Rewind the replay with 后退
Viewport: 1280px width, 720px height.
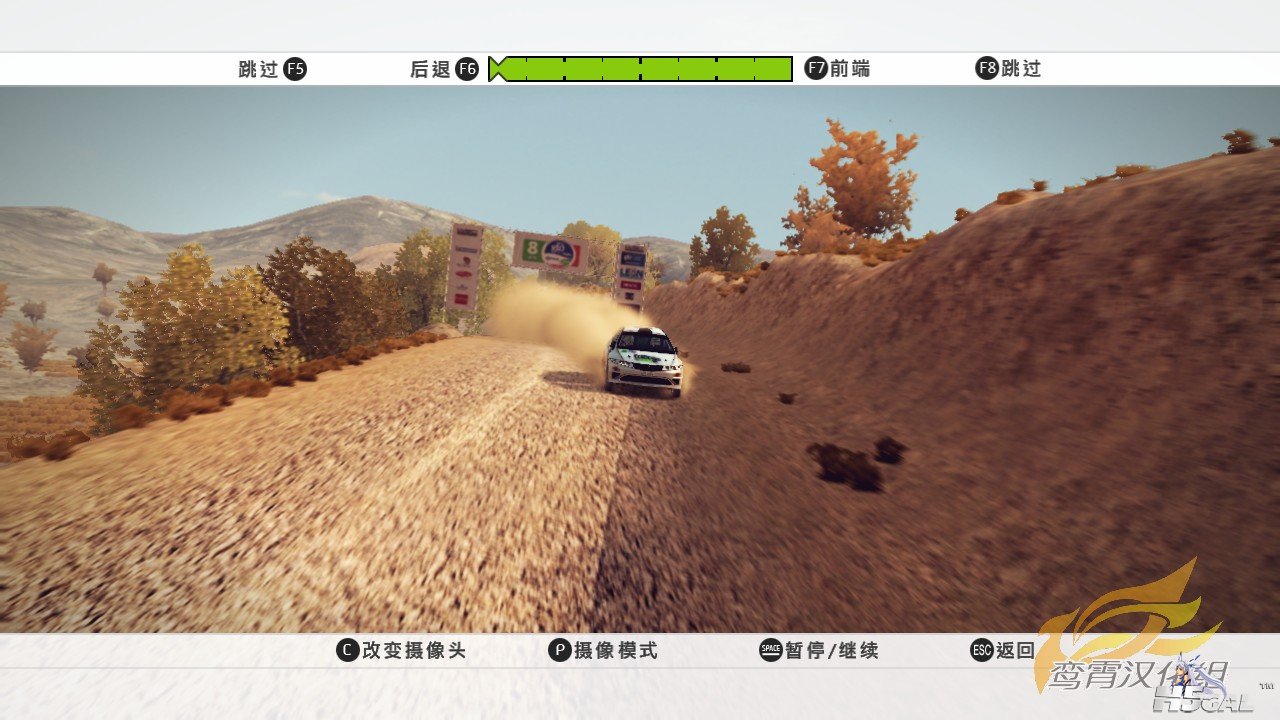pyautogui.click(x=444, y=69)
